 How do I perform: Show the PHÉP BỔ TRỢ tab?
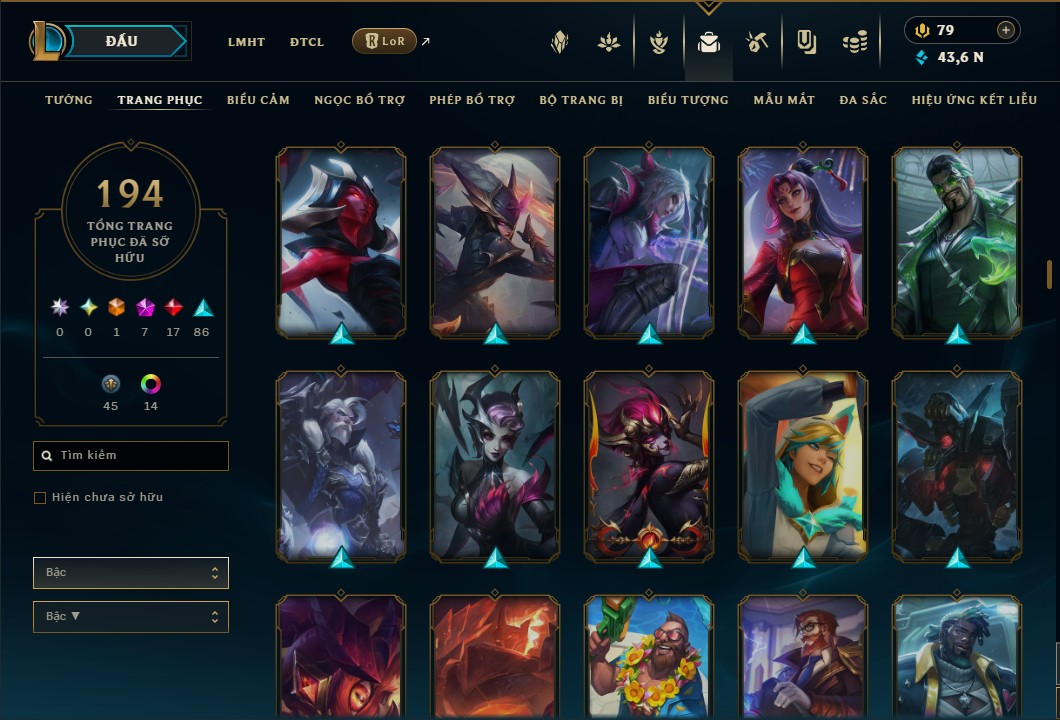tap(472, 100)
